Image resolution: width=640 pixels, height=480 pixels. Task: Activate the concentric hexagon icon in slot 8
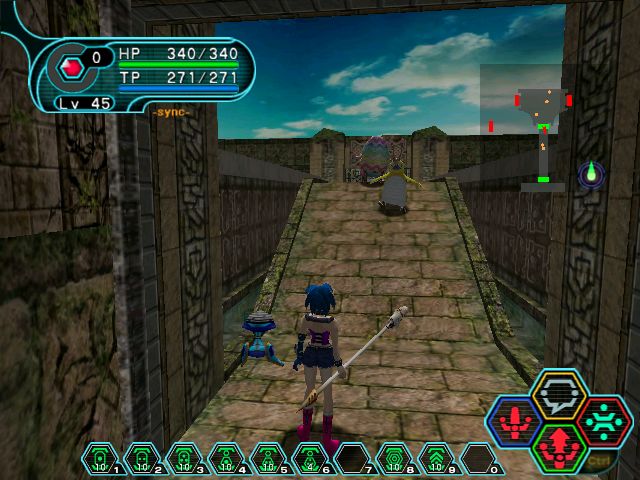click(394, 458)
